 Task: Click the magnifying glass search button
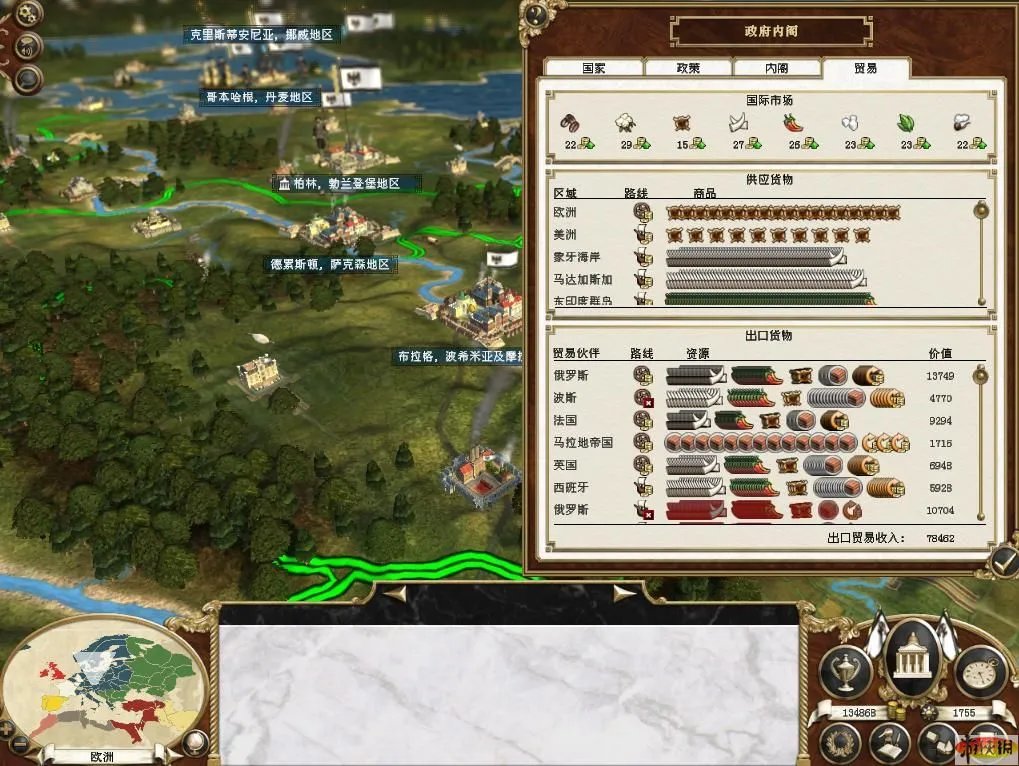(x=28, y=78)
